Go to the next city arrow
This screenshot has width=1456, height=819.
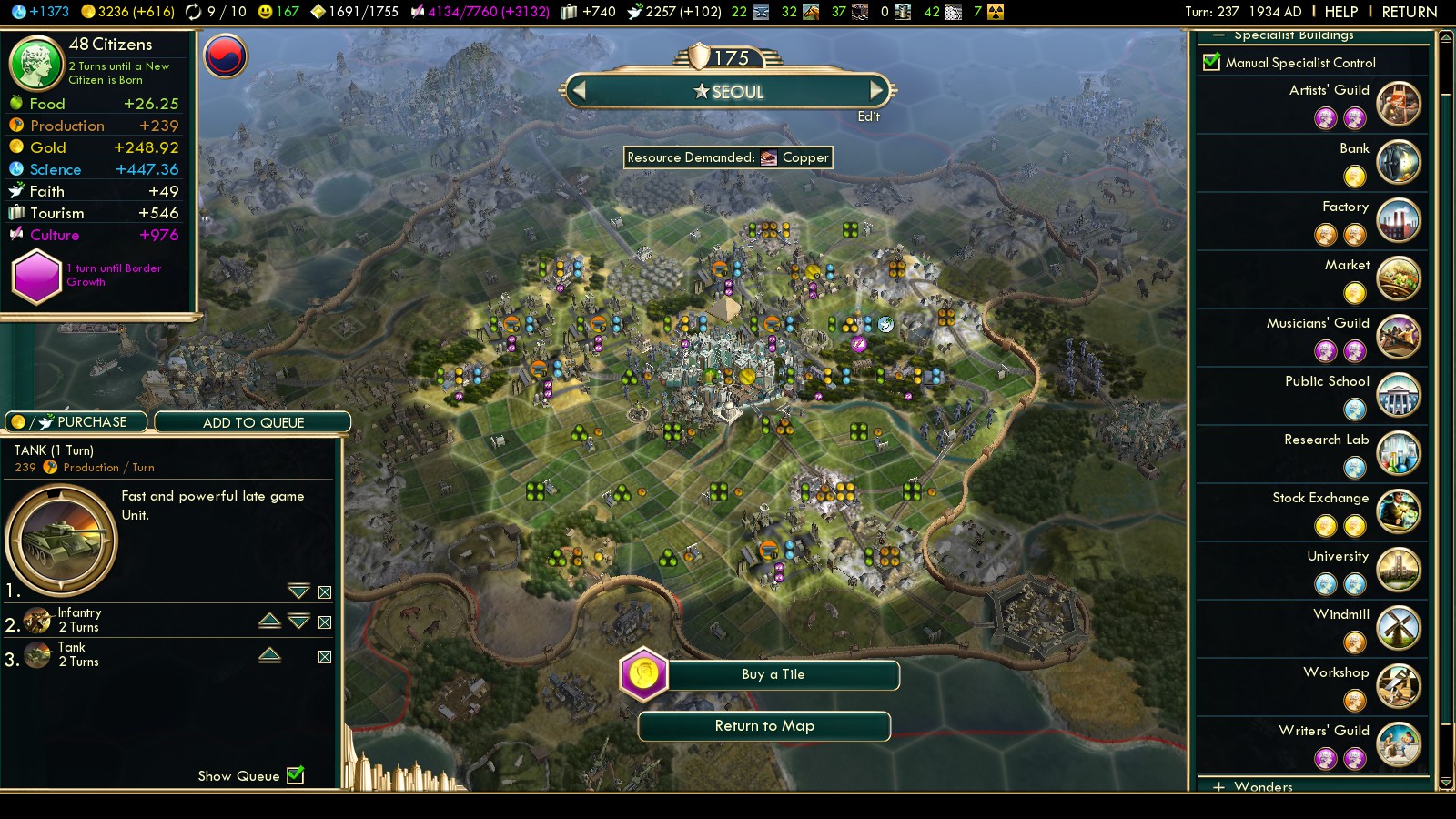[x=876, y=90]
